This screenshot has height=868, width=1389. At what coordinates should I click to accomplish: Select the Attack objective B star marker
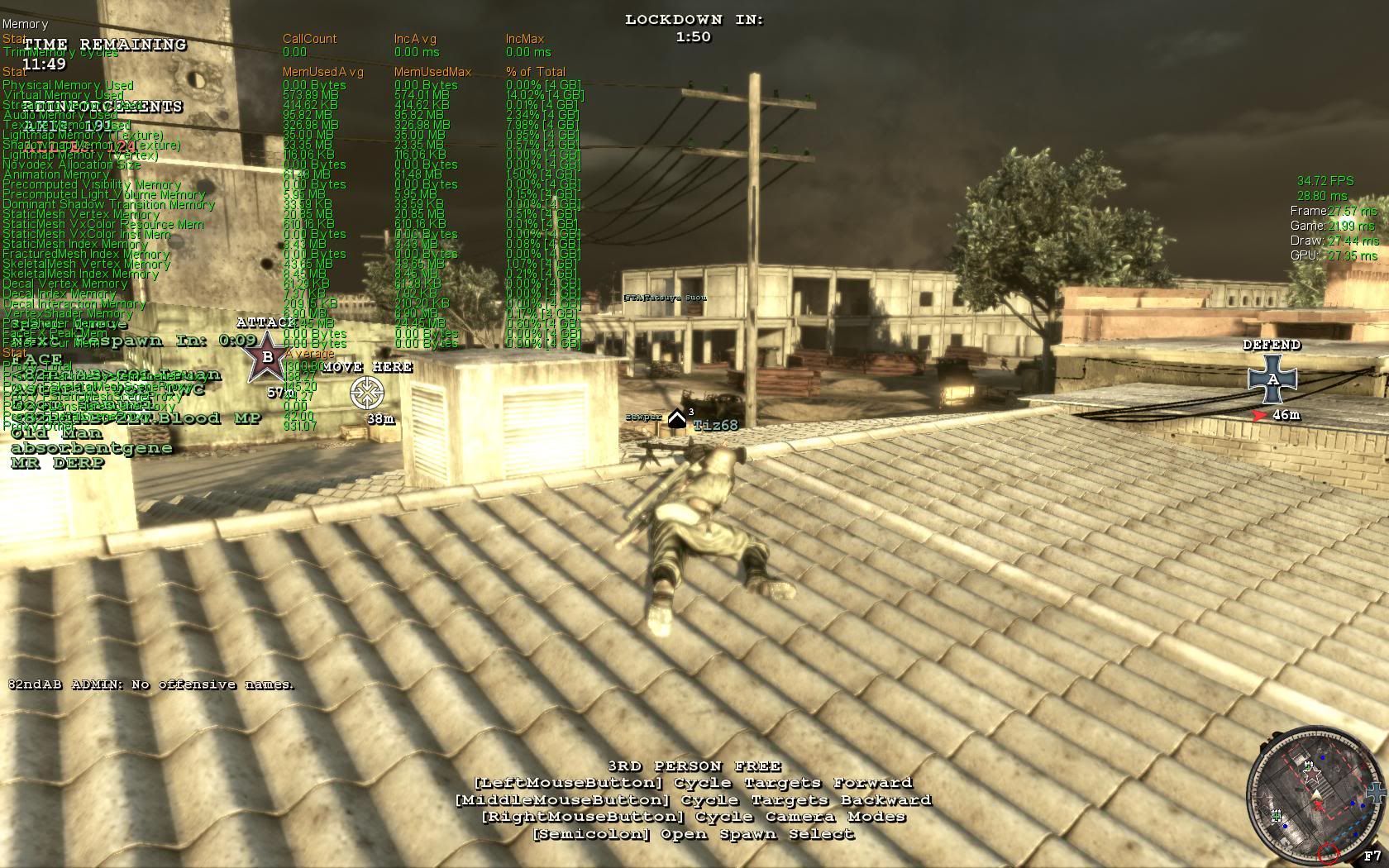click(267, 357)
